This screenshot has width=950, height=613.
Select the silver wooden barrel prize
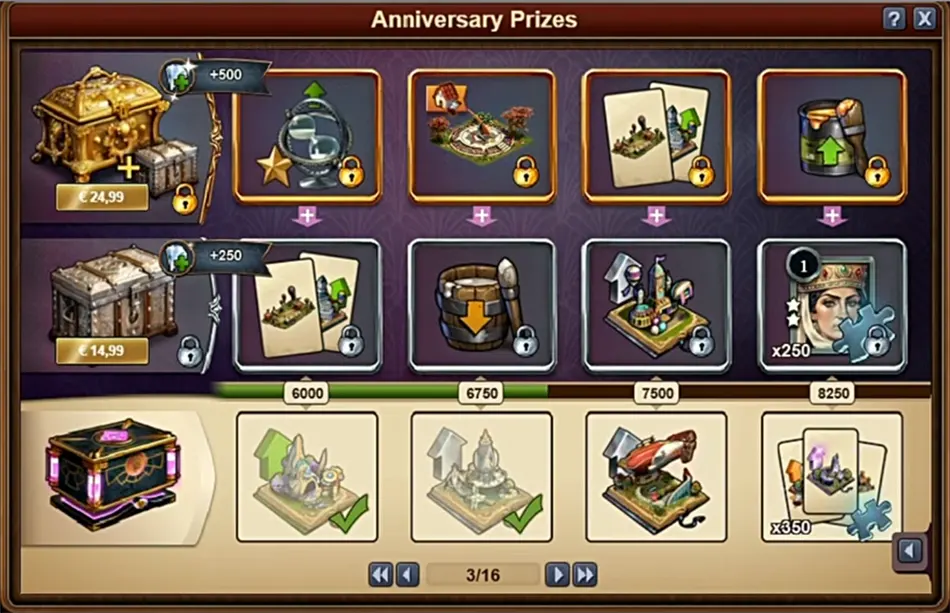(482, 305)
